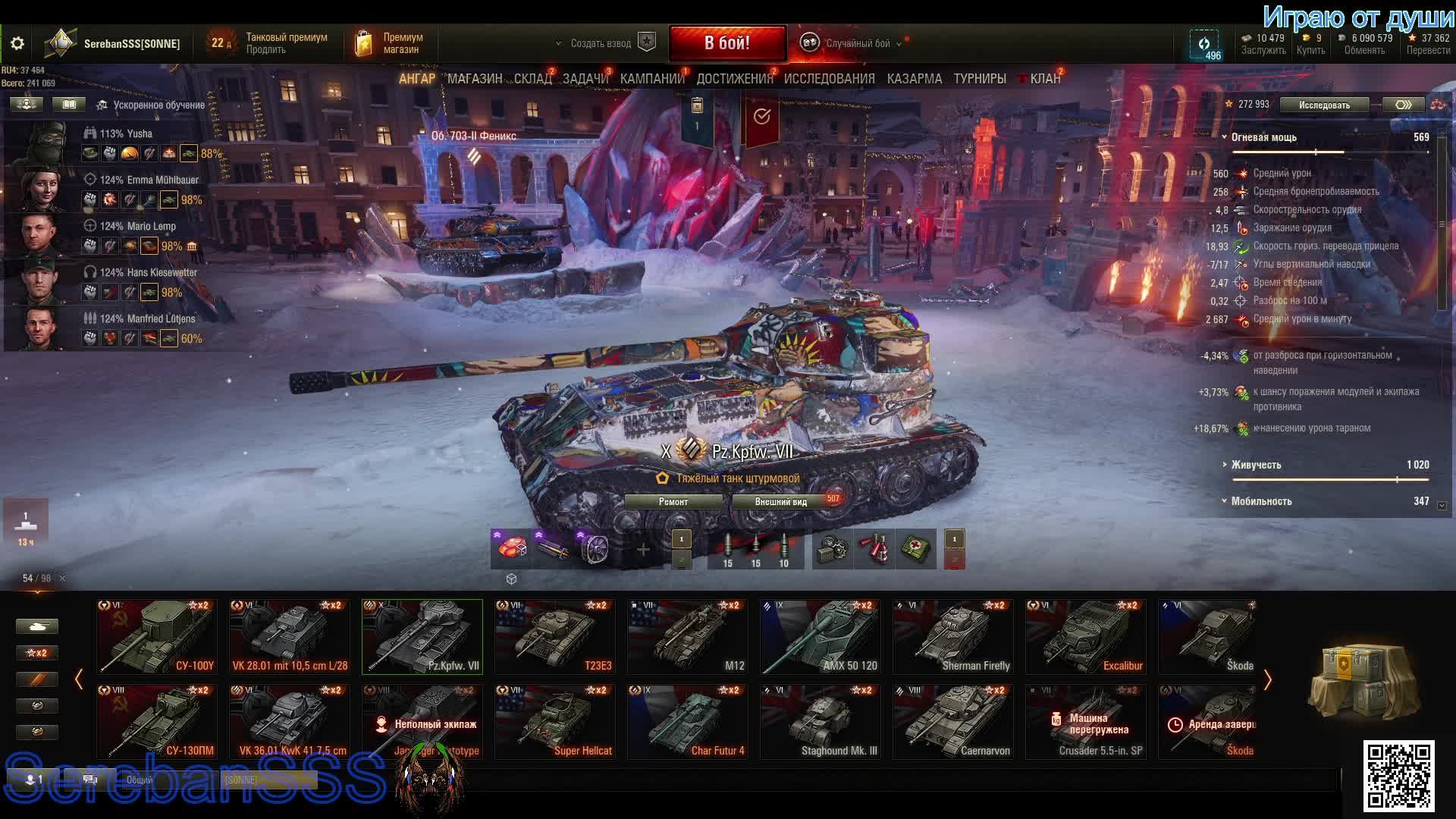Click the Ремонт button
Image resolution: width=1456 pixels, height=819 pixels.
673,502
